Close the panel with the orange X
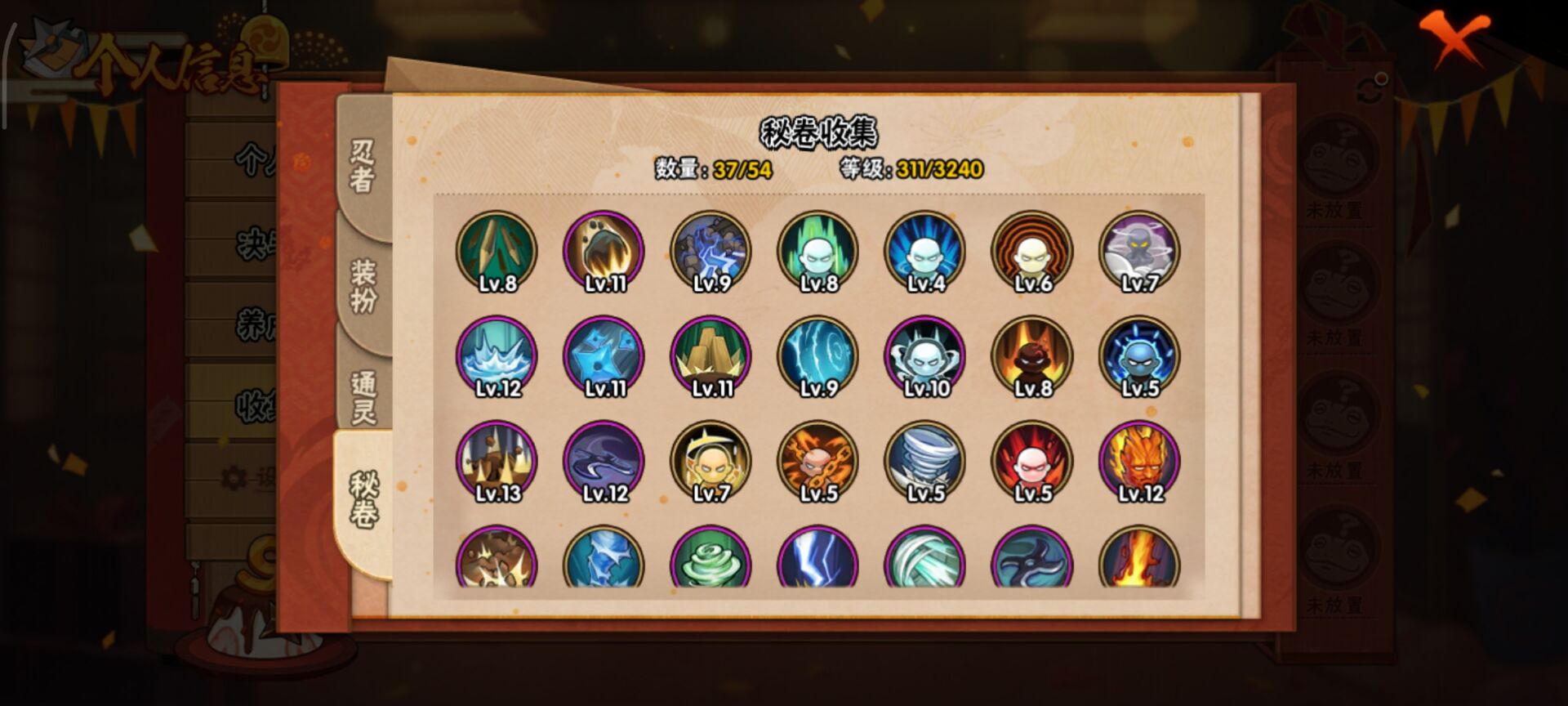The image size is (1568, 706). 1453,38
